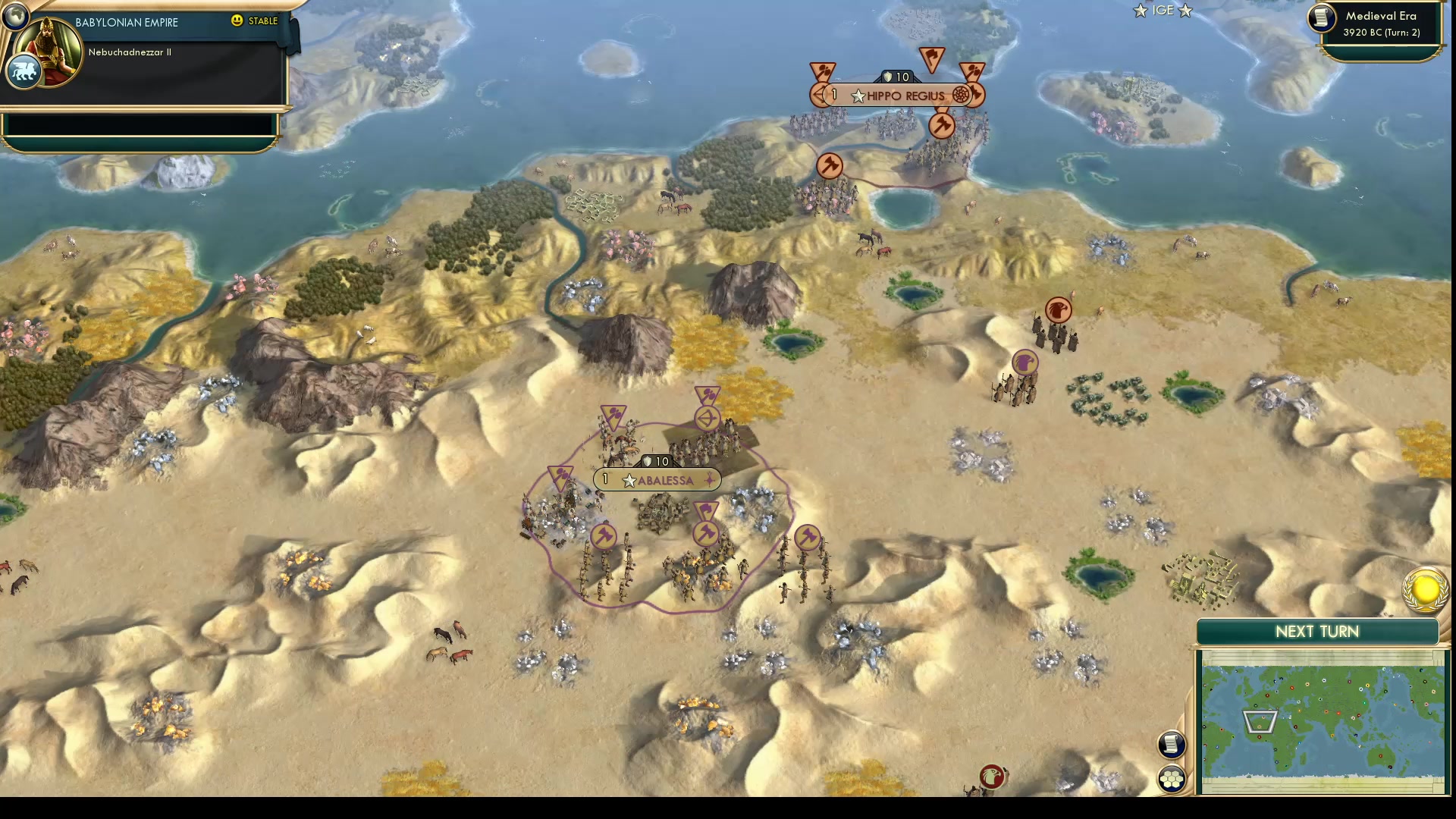Select the hooded unit medallion near the eagle flag
The height and width of the screenshot is (819, 1456).
[1024, 362]
